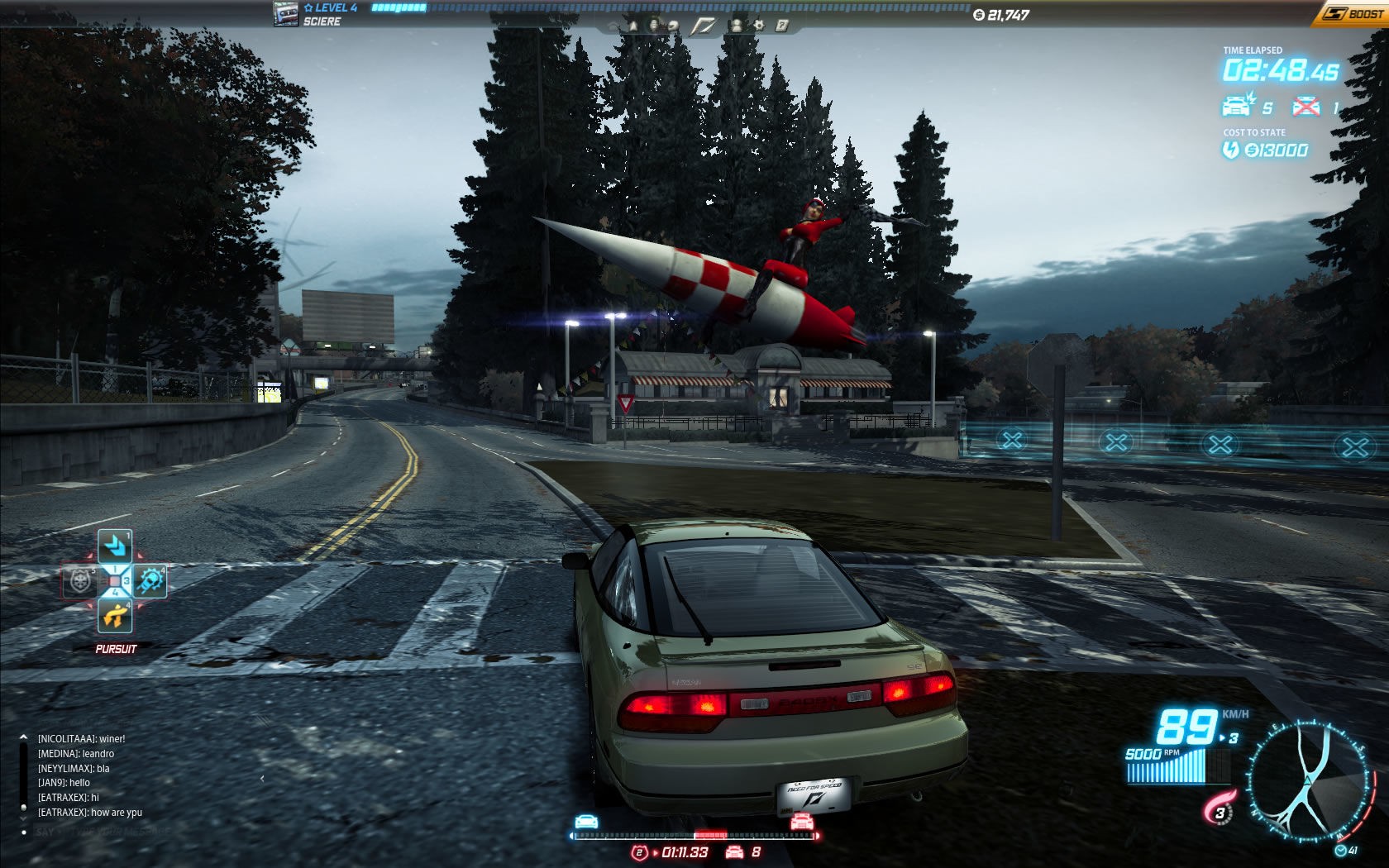The width and height of the screenshot is (1389, 868).
Task: Select the greyed snowflake shield powerup
Action: pyautogui.click(x=80, y=581)
